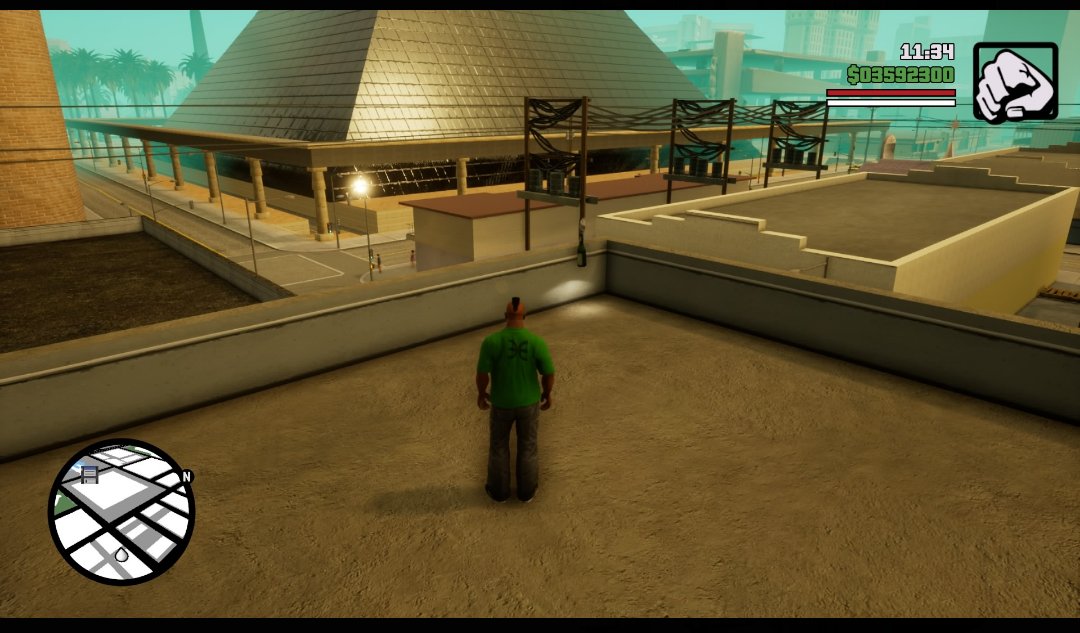The width and height of the screenshot is (1080, 633).
Task: Open the circular radar minimap
Action: (x=121, y=512)
